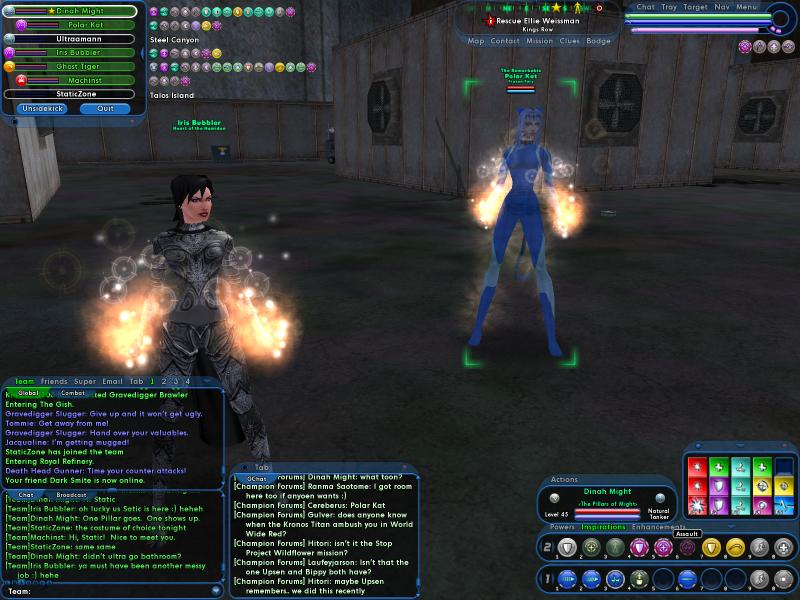The width and height of the screenshot is (800, 600).
Task: Open the Map window
Action: 476,41
